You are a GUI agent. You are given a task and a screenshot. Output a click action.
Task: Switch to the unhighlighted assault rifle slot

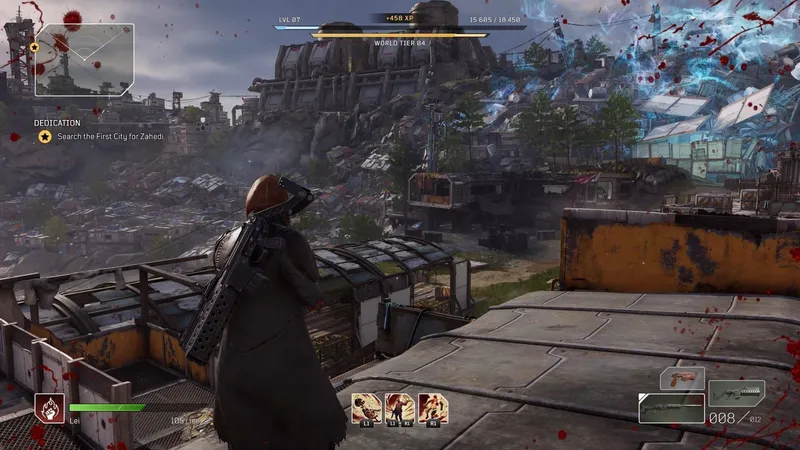coord(737,391)
